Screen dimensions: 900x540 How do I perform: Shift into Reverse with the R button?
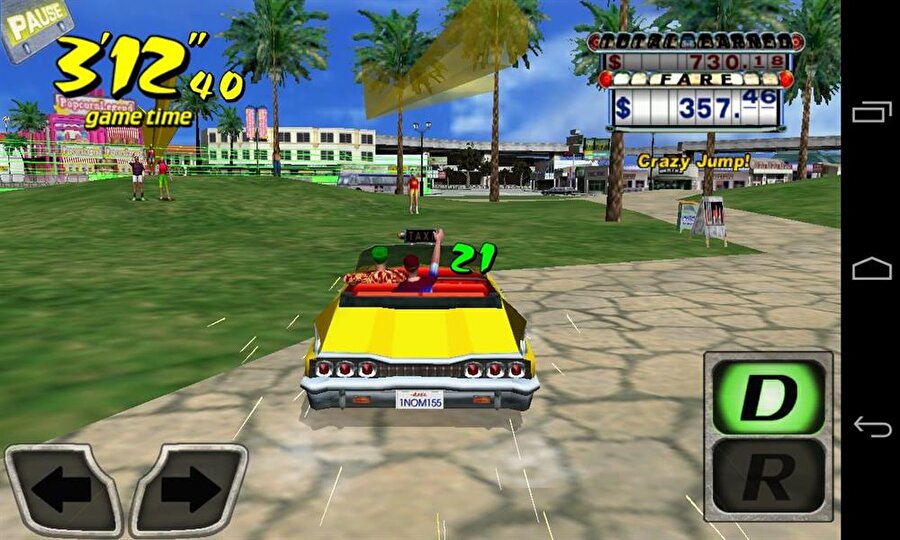point(768,477)
